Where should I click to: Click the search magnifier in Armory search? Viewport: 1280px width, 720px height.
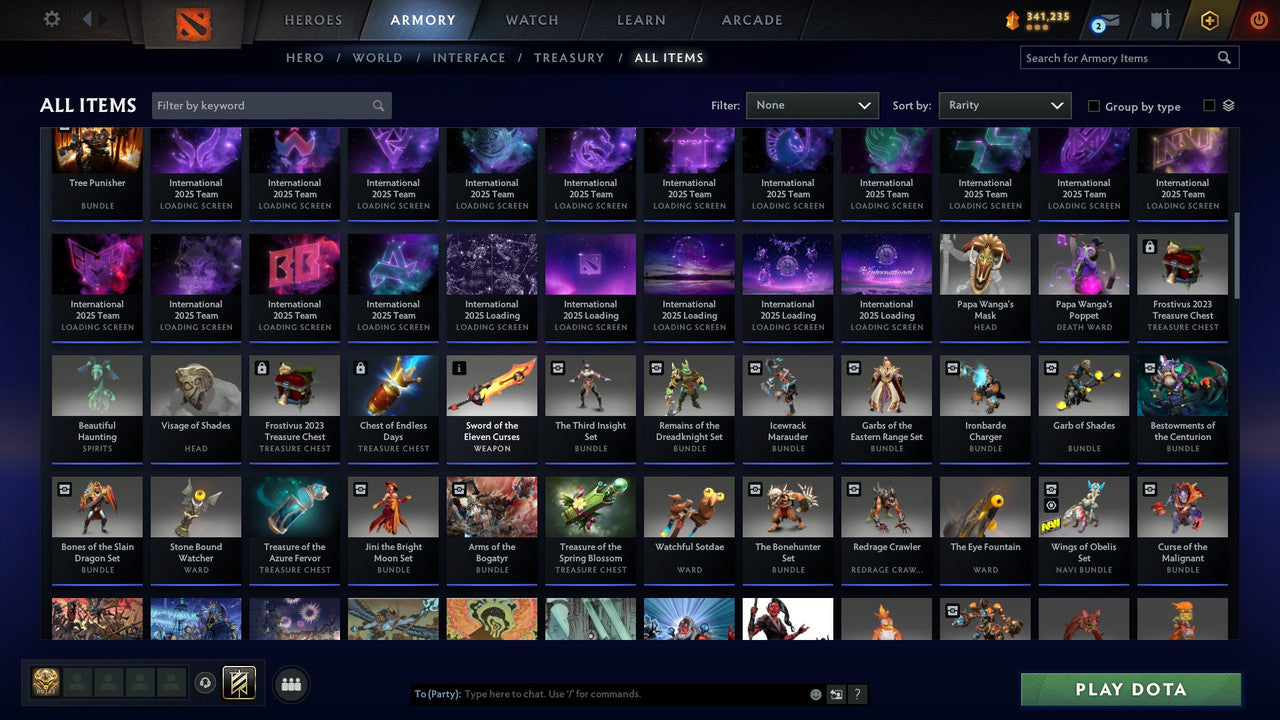(x=1224, y=57)
